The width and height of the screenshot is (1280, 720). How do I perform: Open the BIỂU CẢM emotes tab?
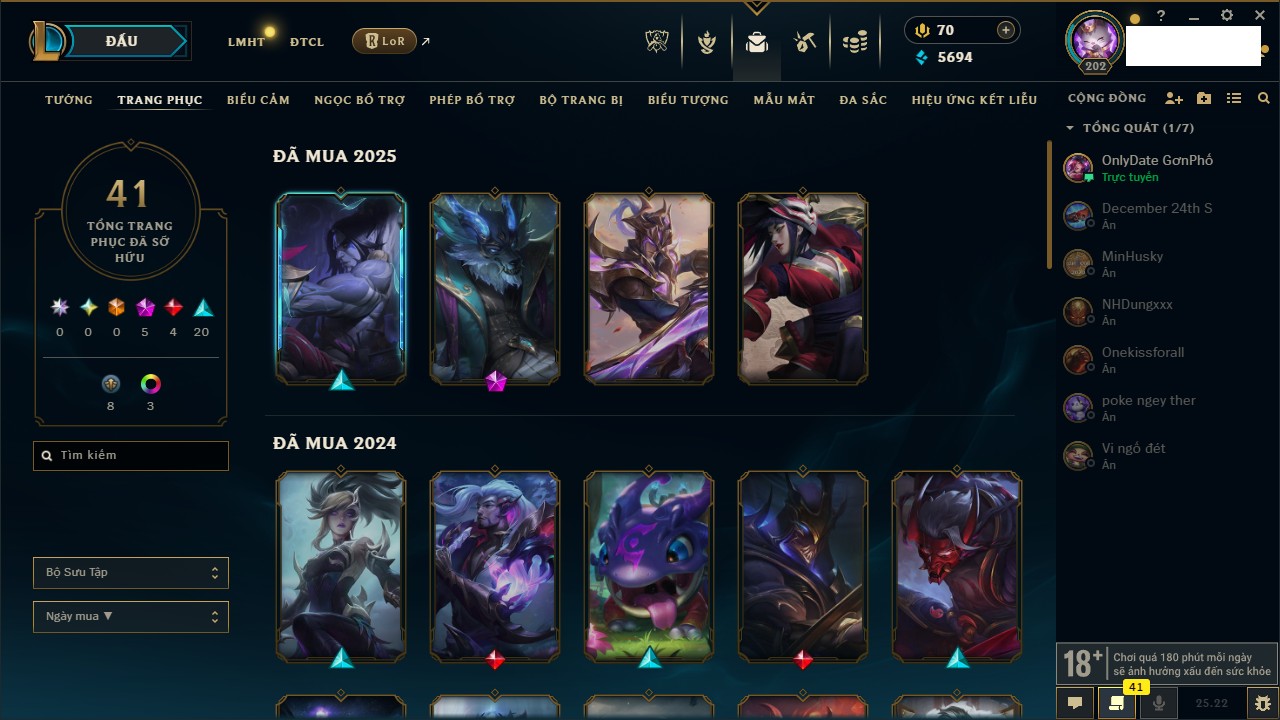coord(258,100)
